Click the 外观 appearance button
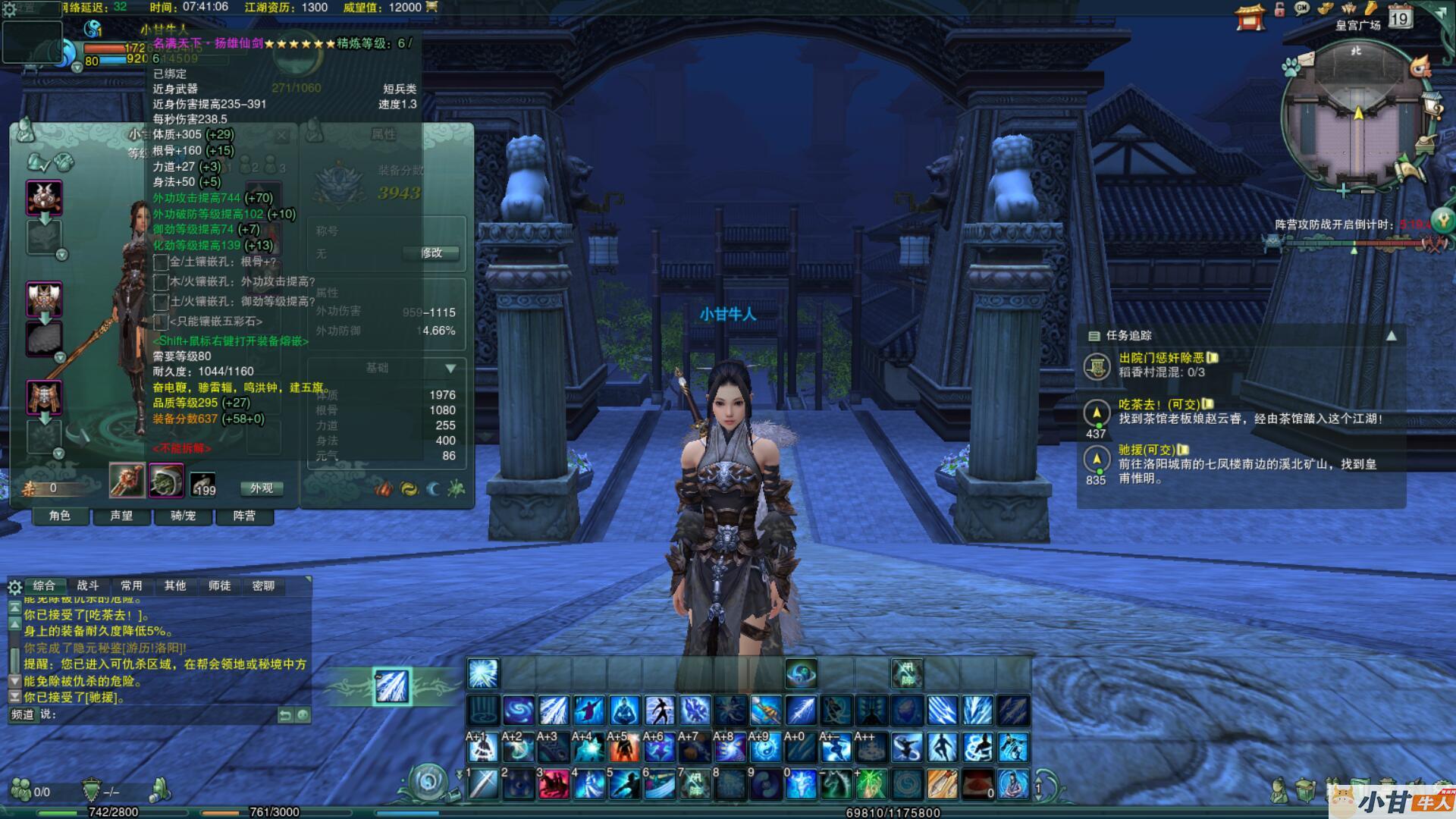The height and width of the screenshot is (819, 1456). (x=262, y=488)
